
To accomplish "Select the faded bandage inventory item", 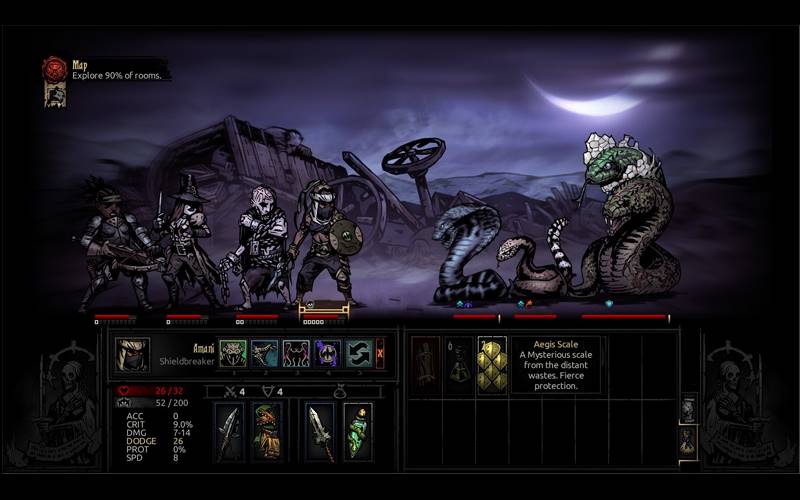I will (426, 366).
